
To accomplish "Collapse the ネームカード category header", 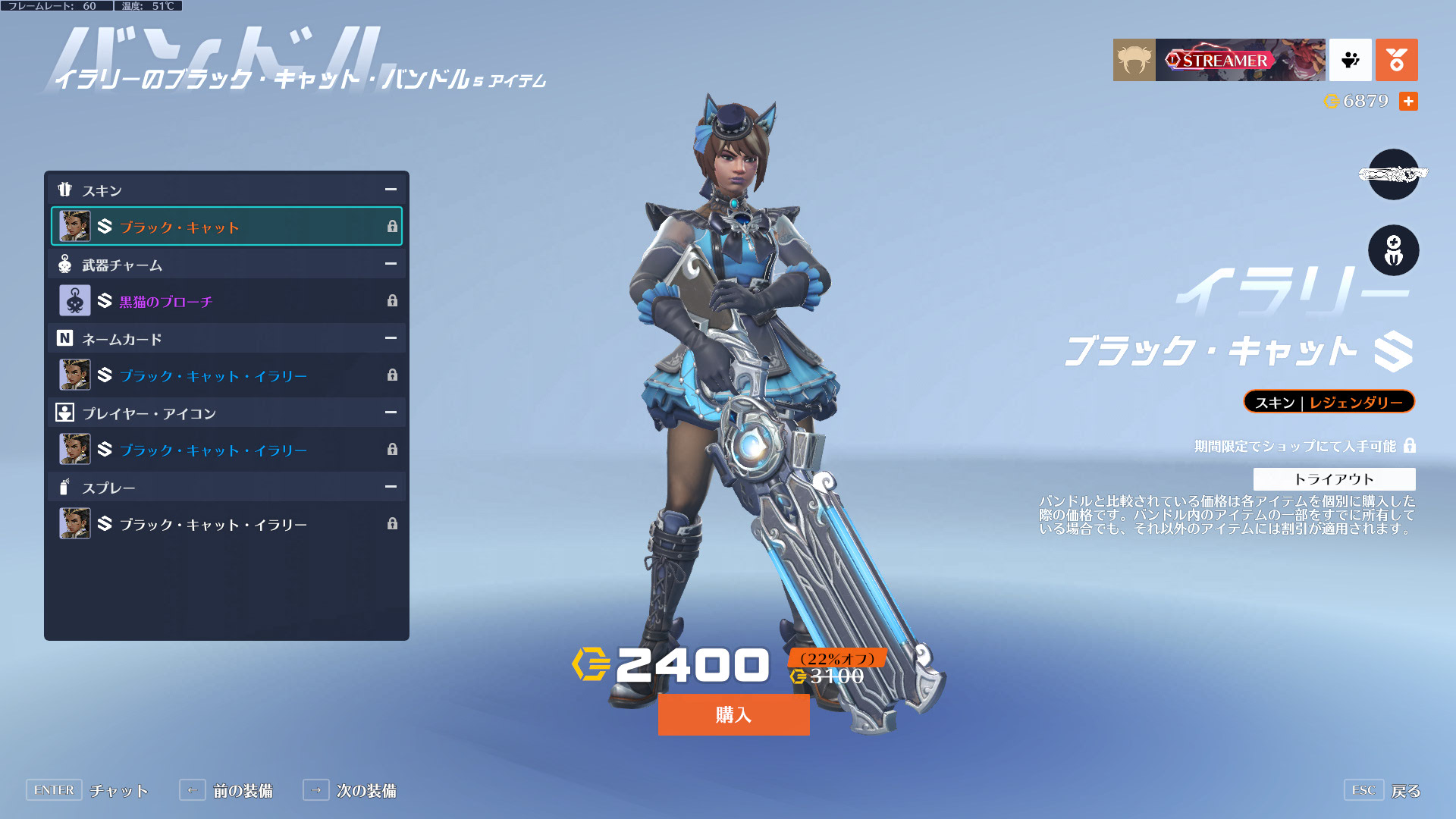I will pos(391,338).
